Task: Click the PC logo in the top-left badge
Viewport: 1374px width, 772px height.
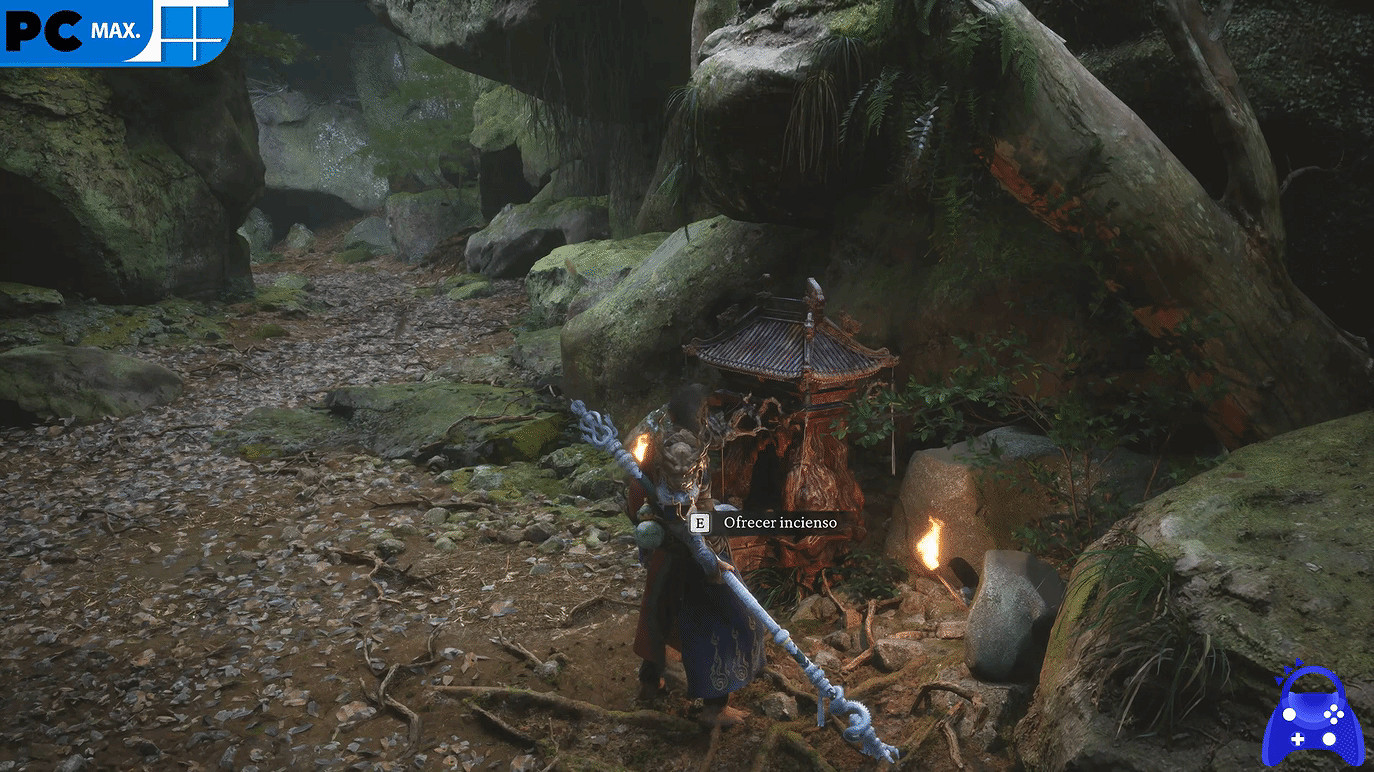Action: click(42, 30)
